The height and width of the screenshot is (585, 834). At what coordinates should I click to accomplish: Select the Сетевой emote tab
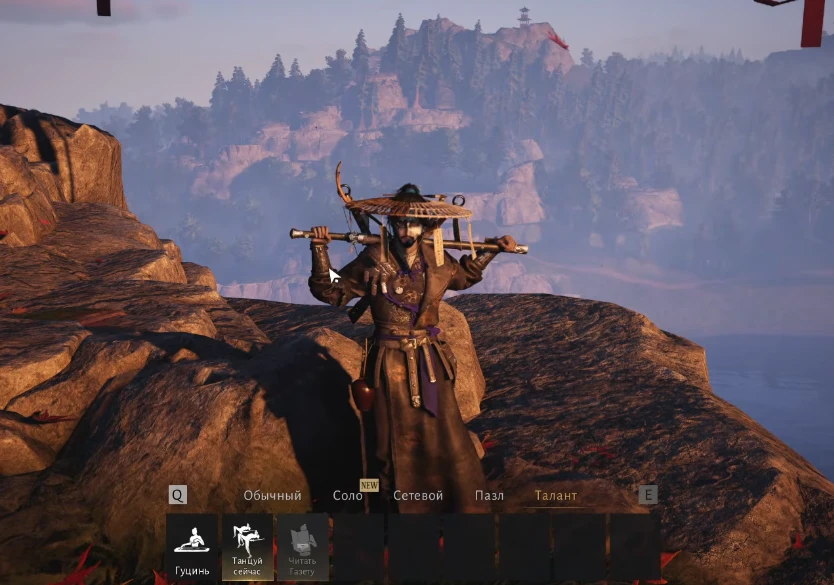[x=418, y=496]
